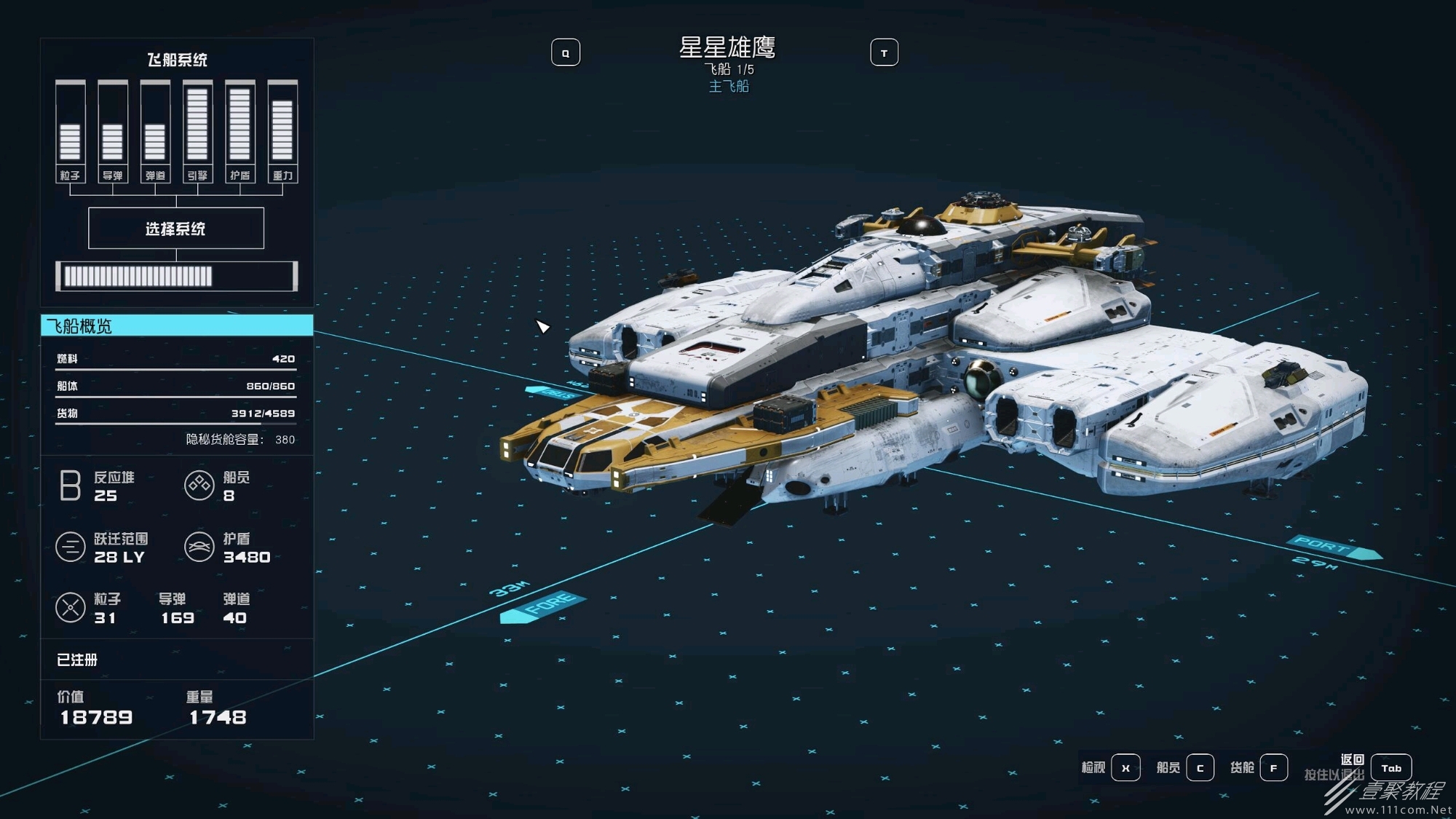1456x819 pixels.
Task: Select the 护盾 shield power column
Action: [x=240, y=132]
